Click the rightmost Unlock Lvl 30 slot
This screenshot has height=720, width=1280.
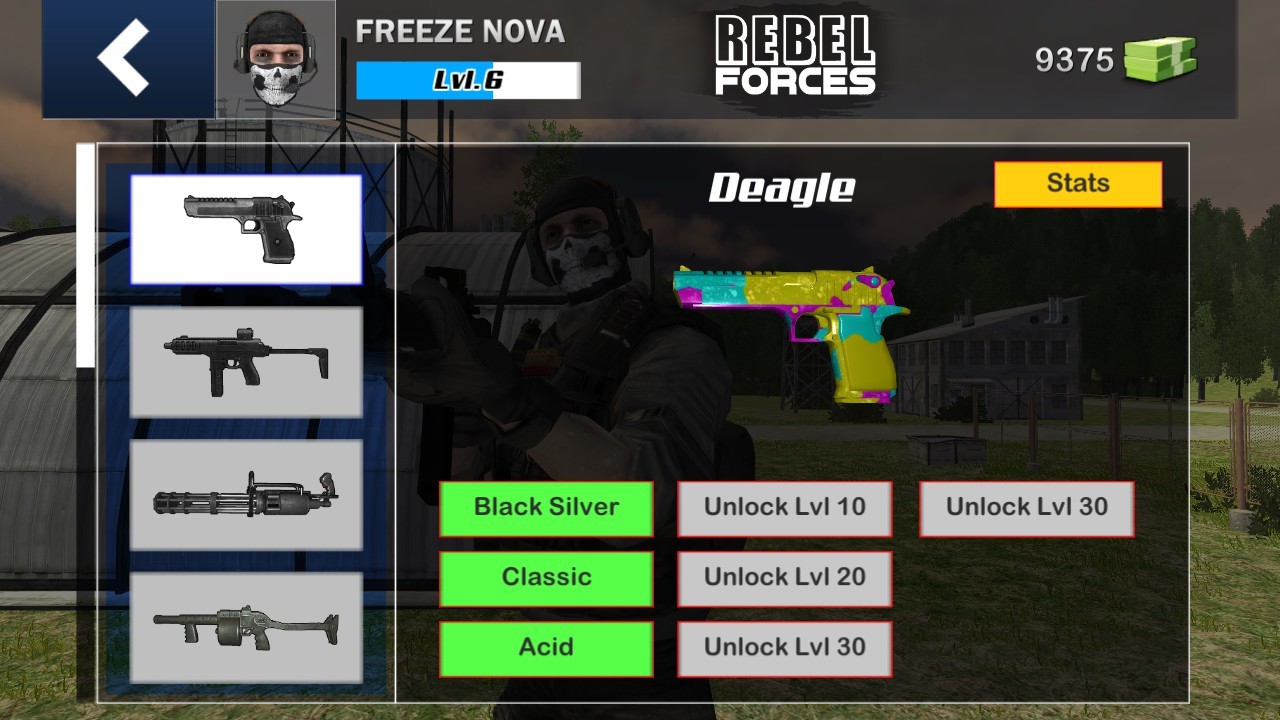click(1027, 508)
